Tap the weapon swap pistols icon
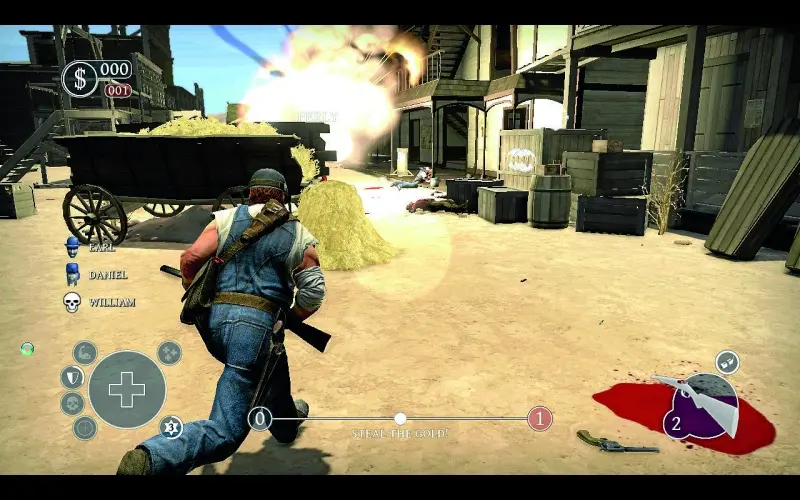The height and width of the screenshot is (500, 800). coord(728,362)
